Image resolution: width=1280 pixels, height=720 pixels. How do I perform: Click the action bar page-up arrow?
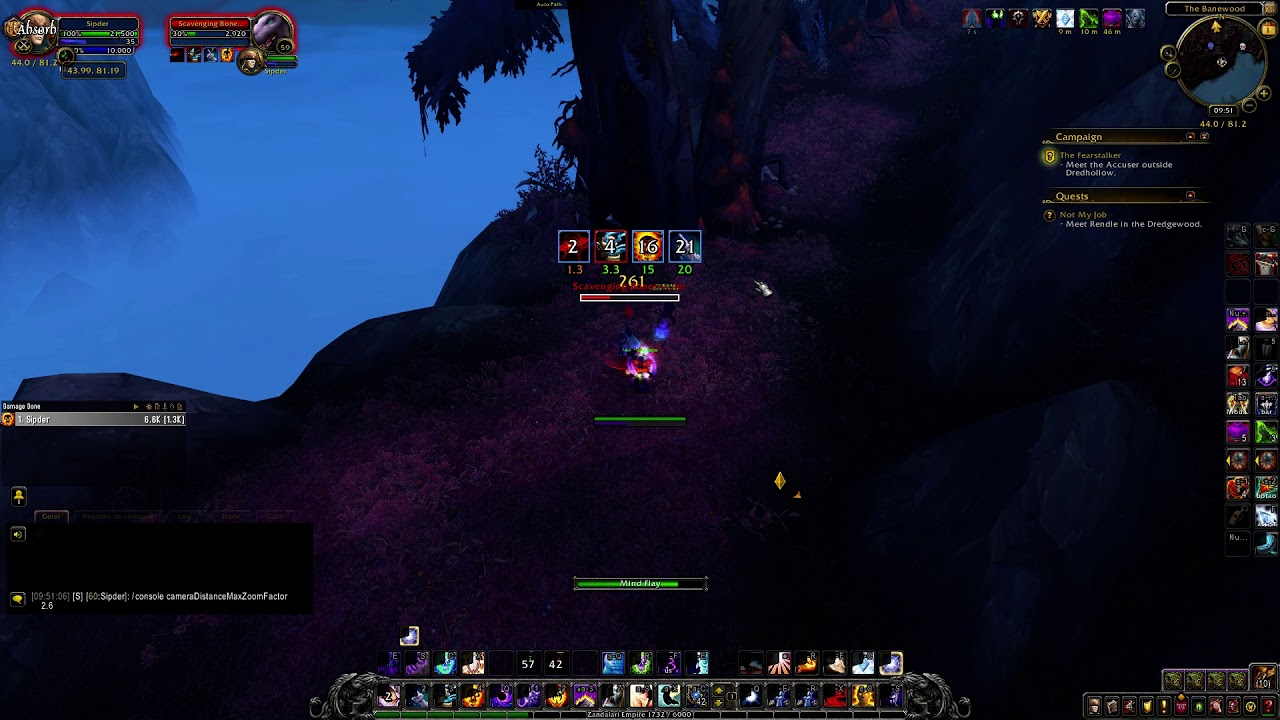point(720,689)
